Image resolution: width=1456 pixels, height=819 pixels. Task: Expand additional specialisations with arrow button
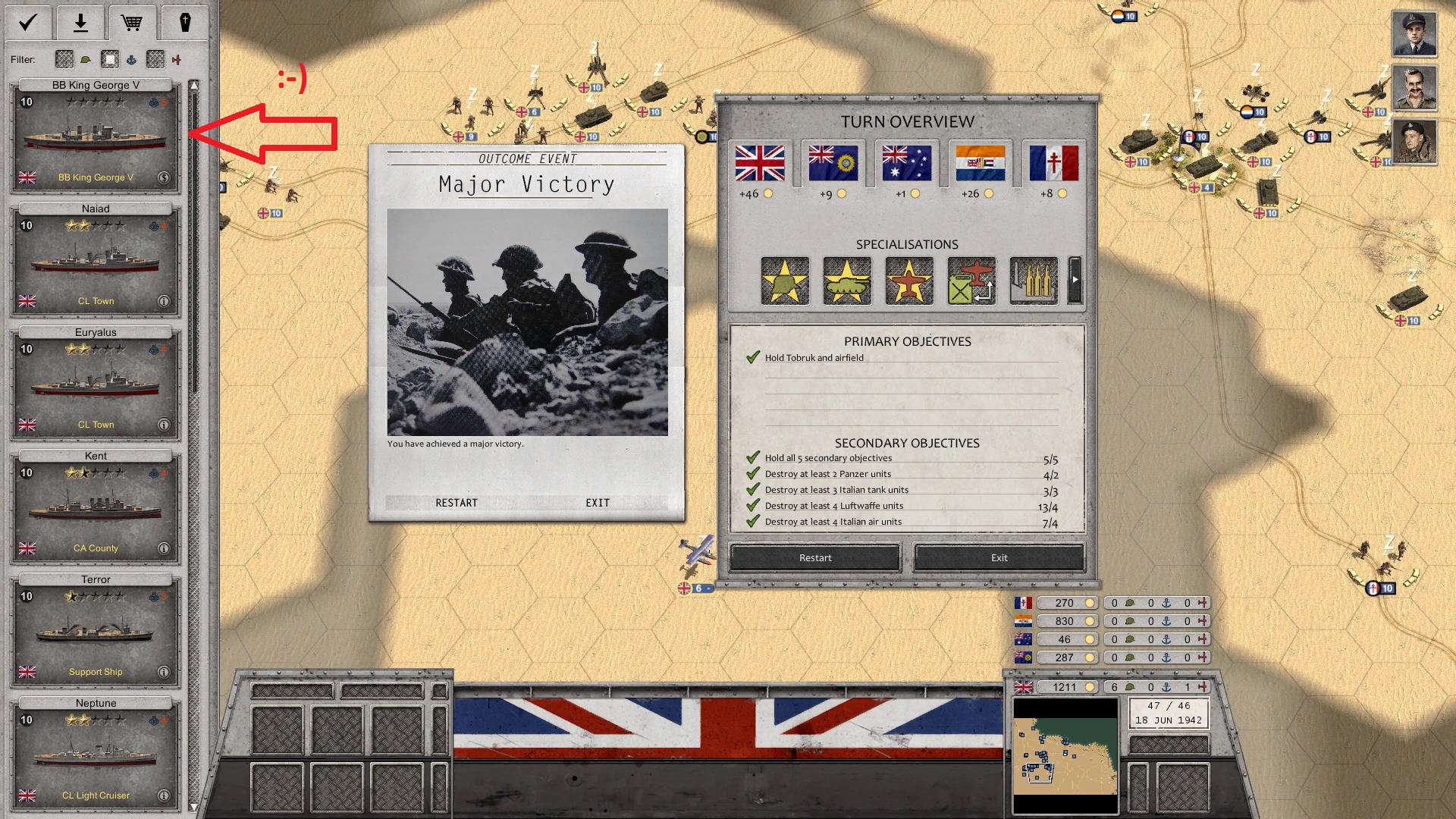[1075, 281]
